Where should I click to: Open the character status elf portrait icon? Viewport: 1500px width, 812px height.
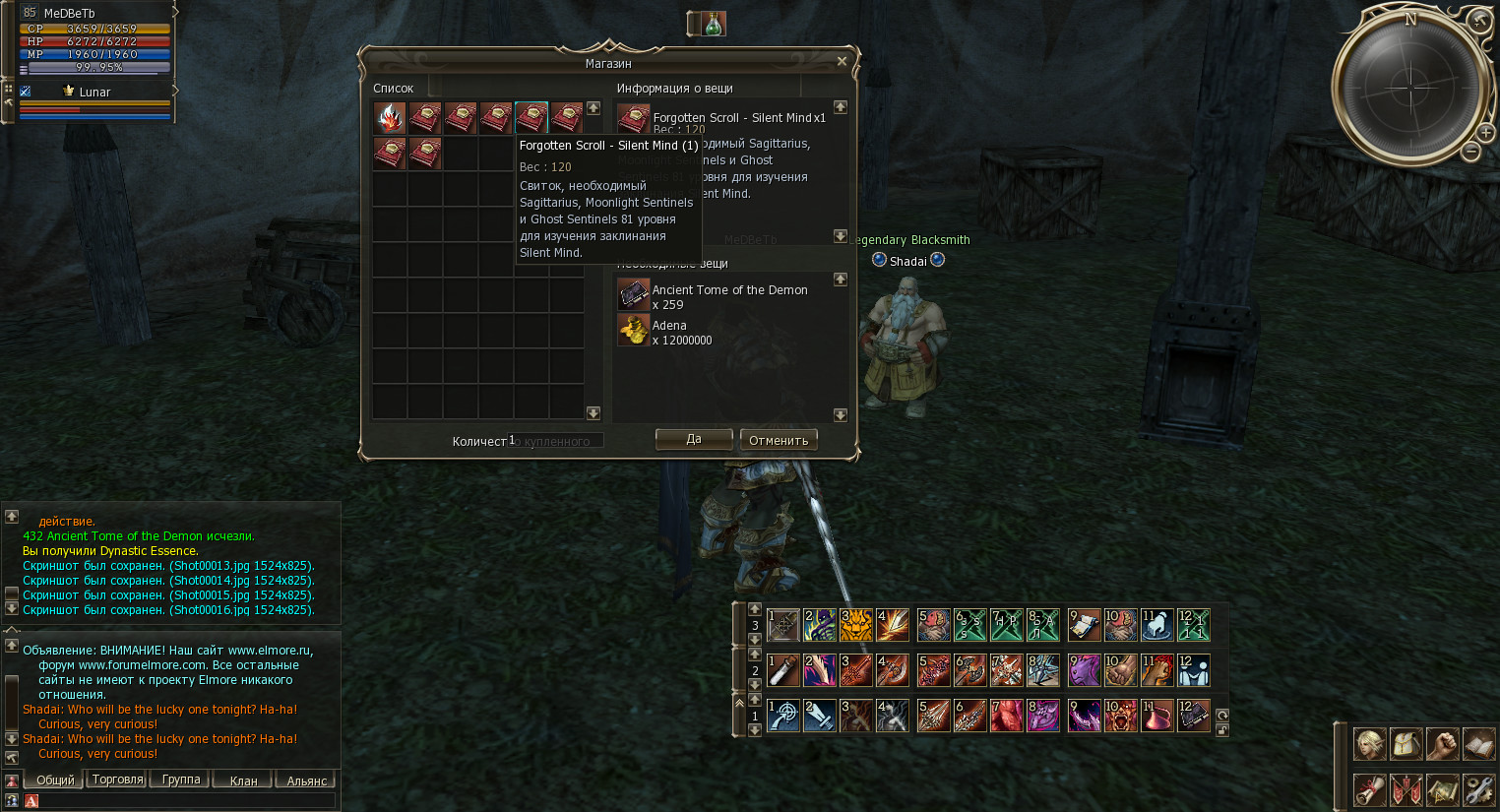(x=1369, y=744)
